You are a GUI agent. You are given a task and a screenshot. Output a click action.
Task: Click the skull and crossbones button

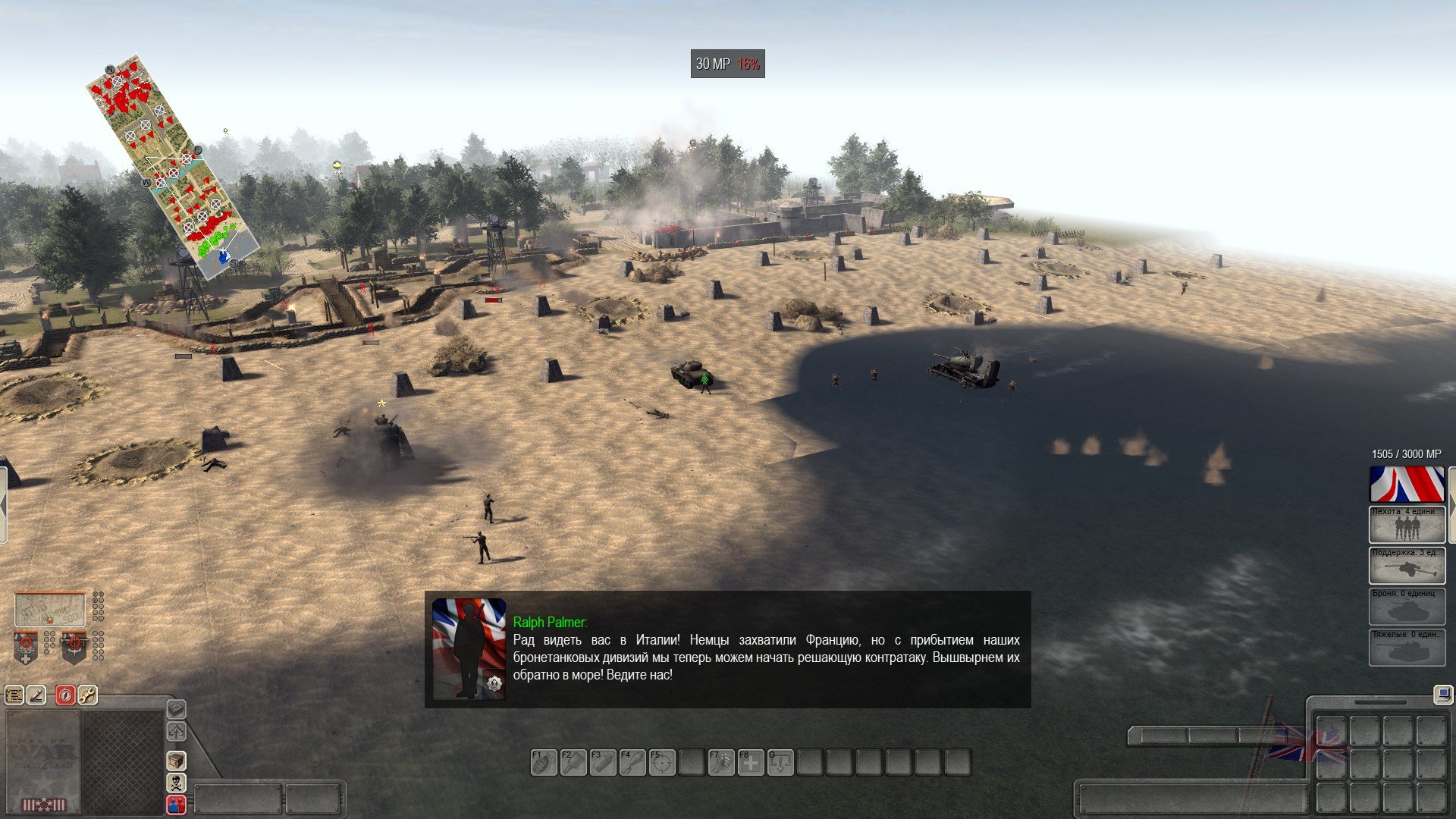pos(176,782)
